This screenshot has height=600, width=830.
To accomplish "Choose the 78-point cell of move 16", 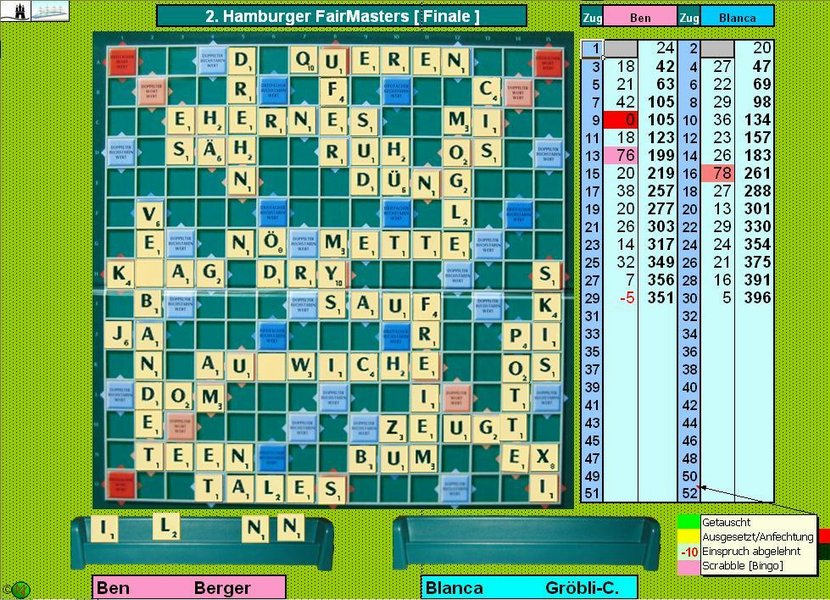I will pos(718,173).
